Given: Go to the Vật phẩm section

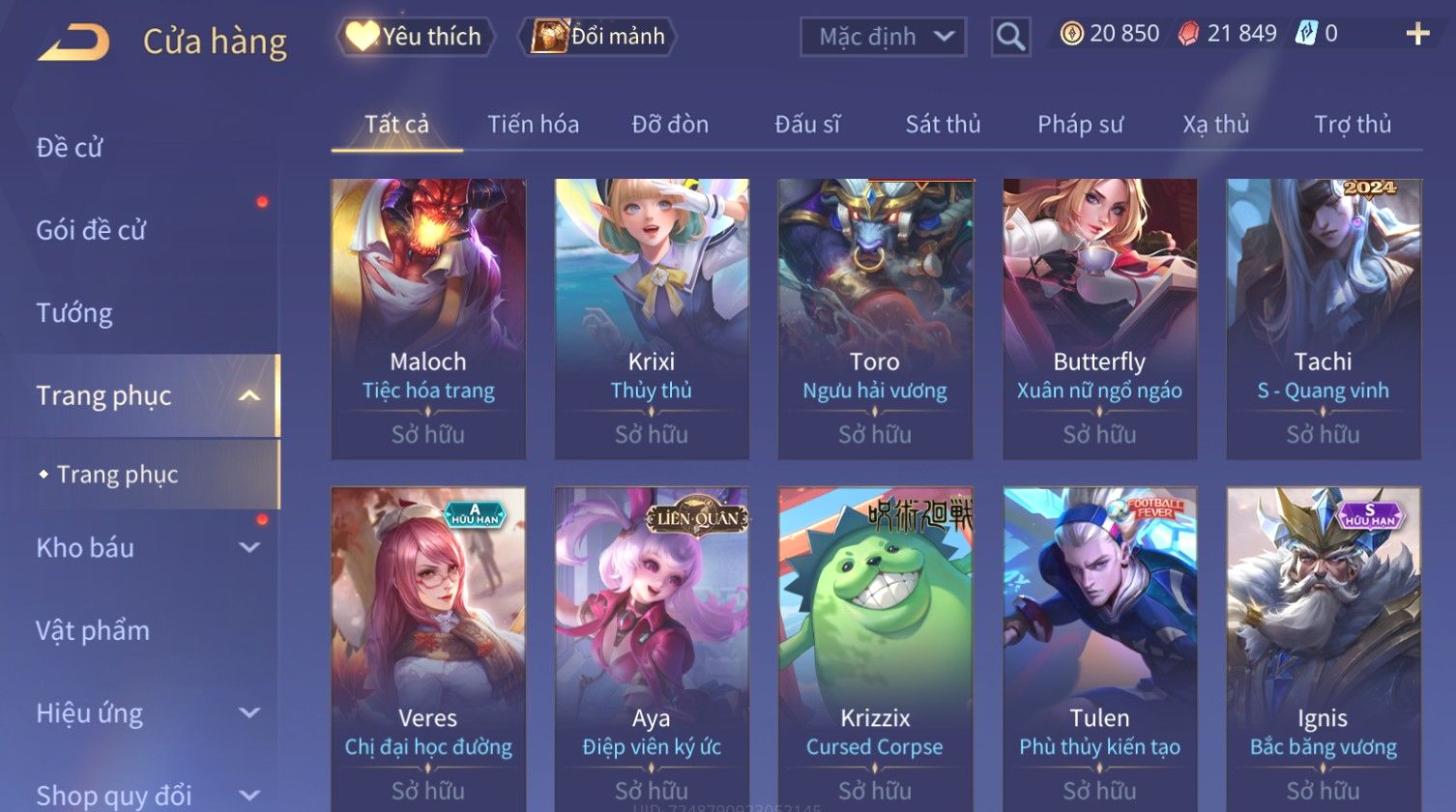Looking at the screenshot, I should tap(93, 631).
